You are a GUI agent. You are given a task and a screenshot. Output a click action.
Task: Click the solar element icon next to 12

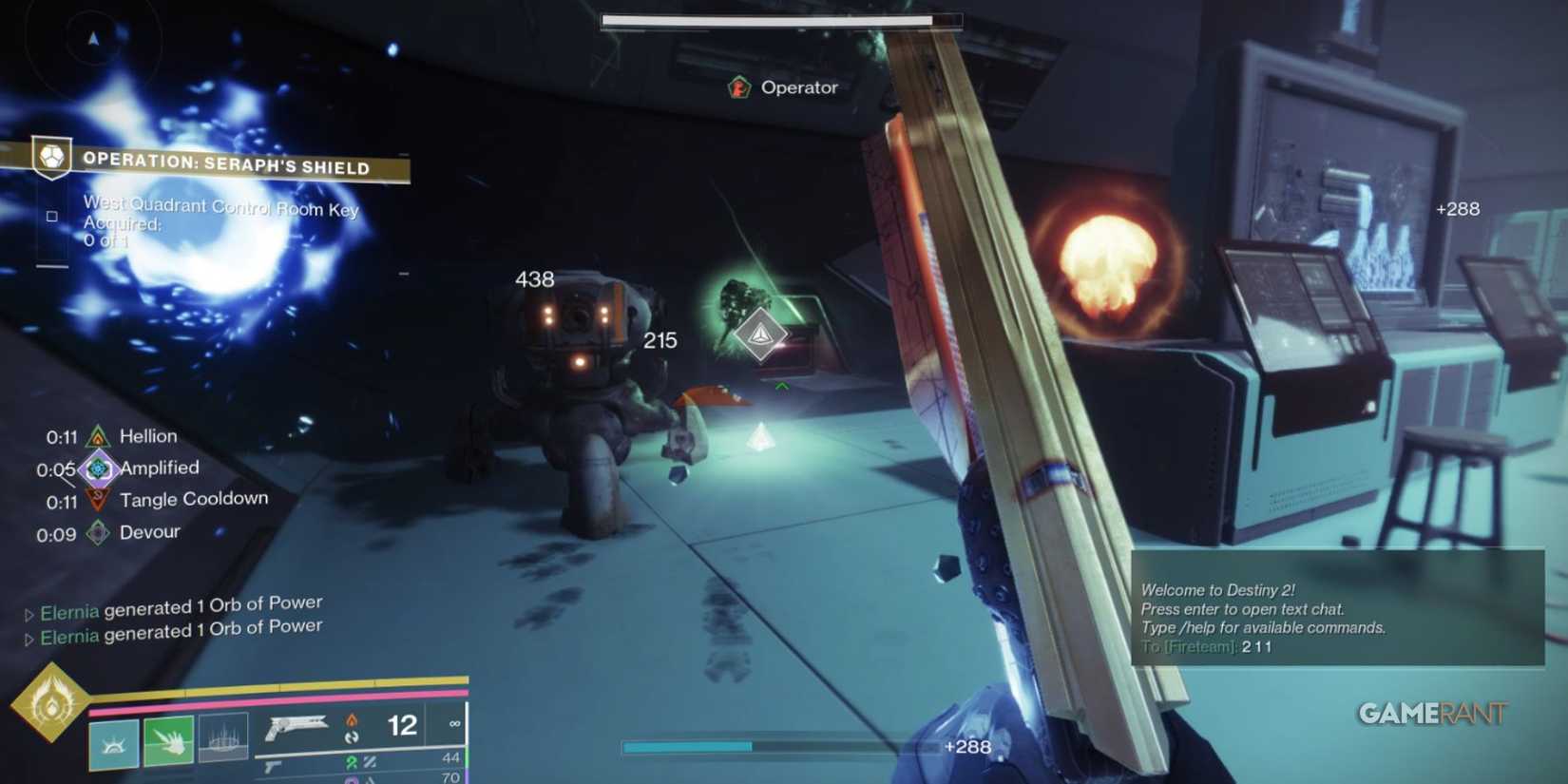pos(352,720)
